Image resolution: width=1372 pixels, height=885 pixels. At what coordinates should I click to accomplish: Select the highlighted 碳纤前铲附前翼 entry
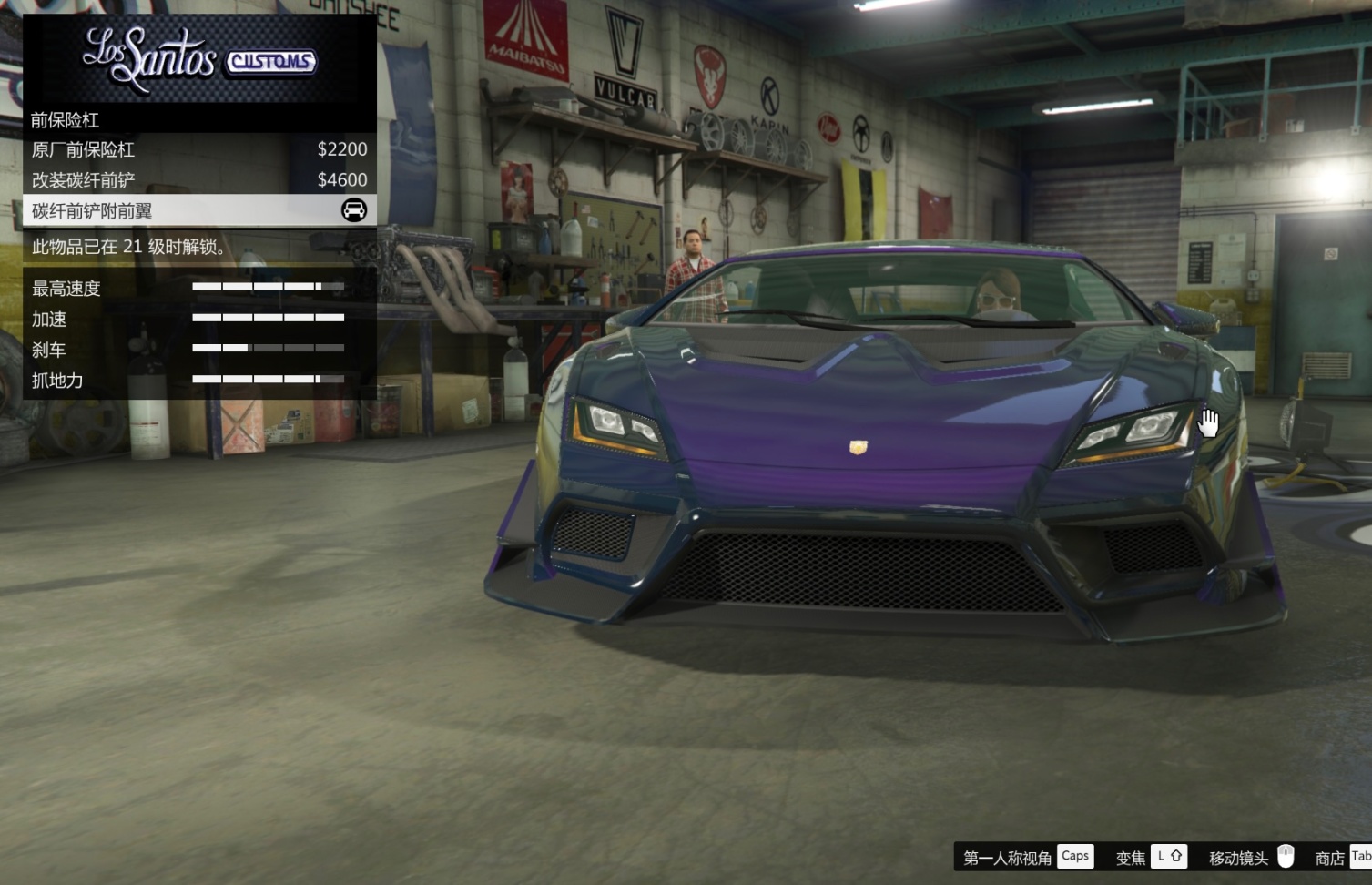click(198, 211)
